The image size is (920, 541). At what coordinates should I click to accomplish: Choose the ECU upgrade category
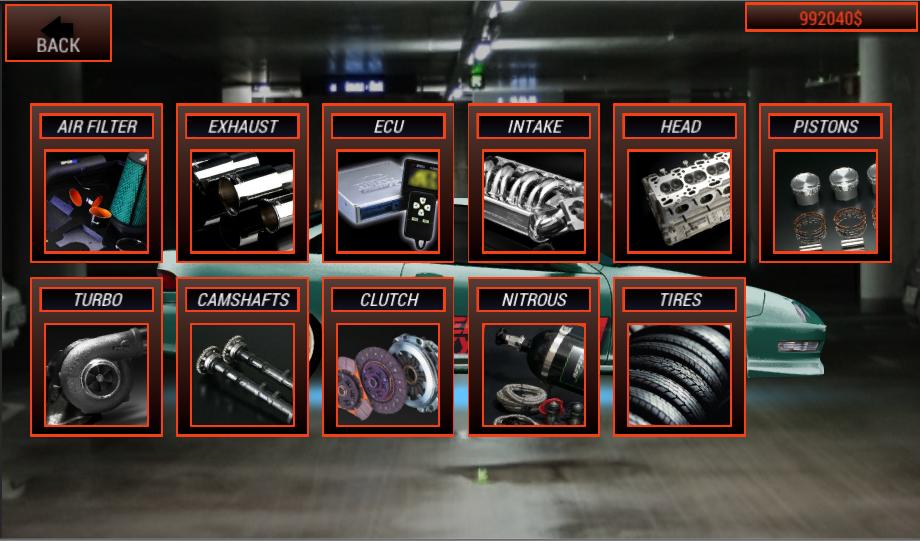click(388, 184)
